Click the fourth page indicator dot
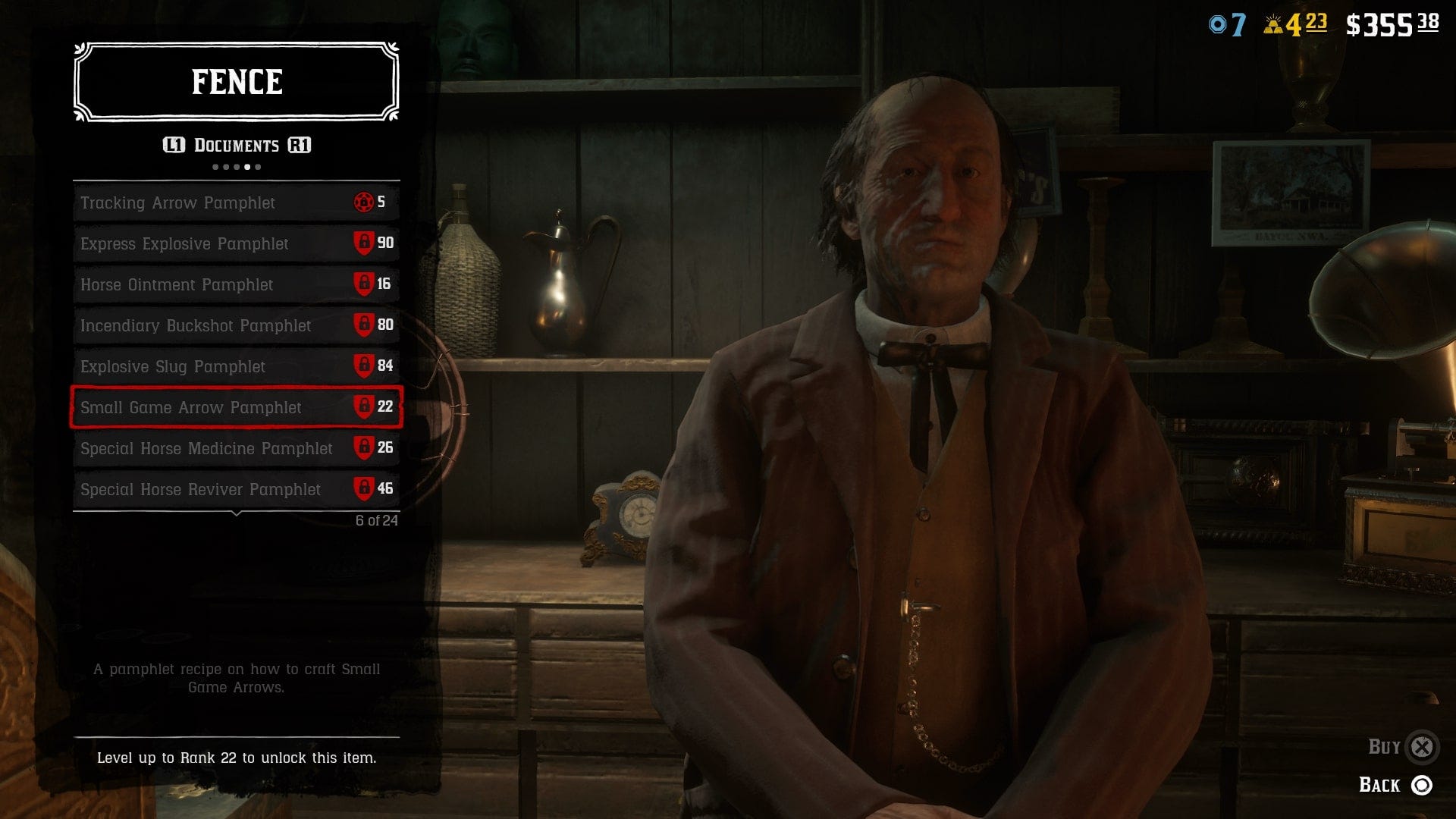 pos(249,168)
